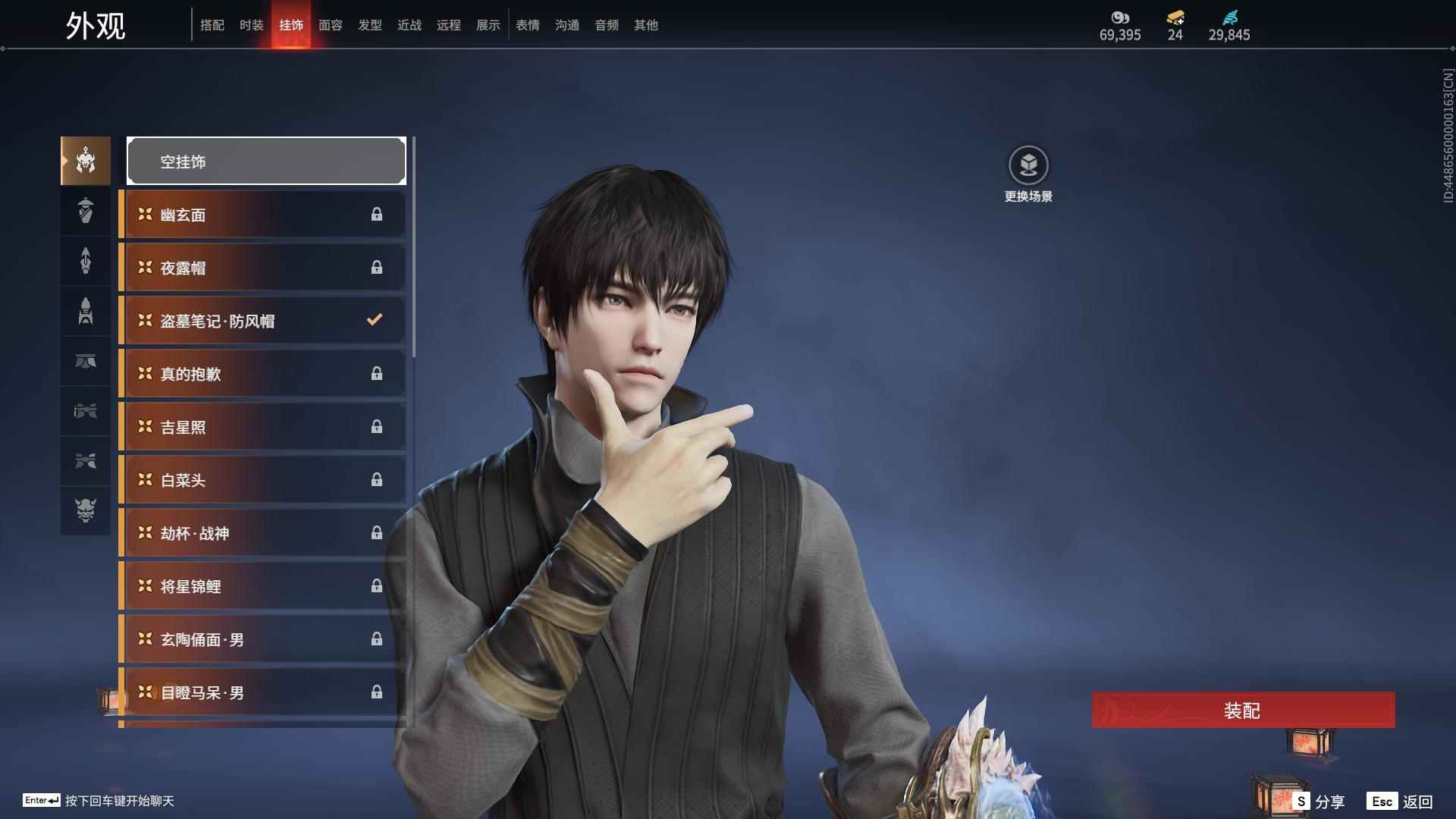Select the 空挂饰 empty accessory option
This screenshot has height=819, width=1456.
point(266,162)
